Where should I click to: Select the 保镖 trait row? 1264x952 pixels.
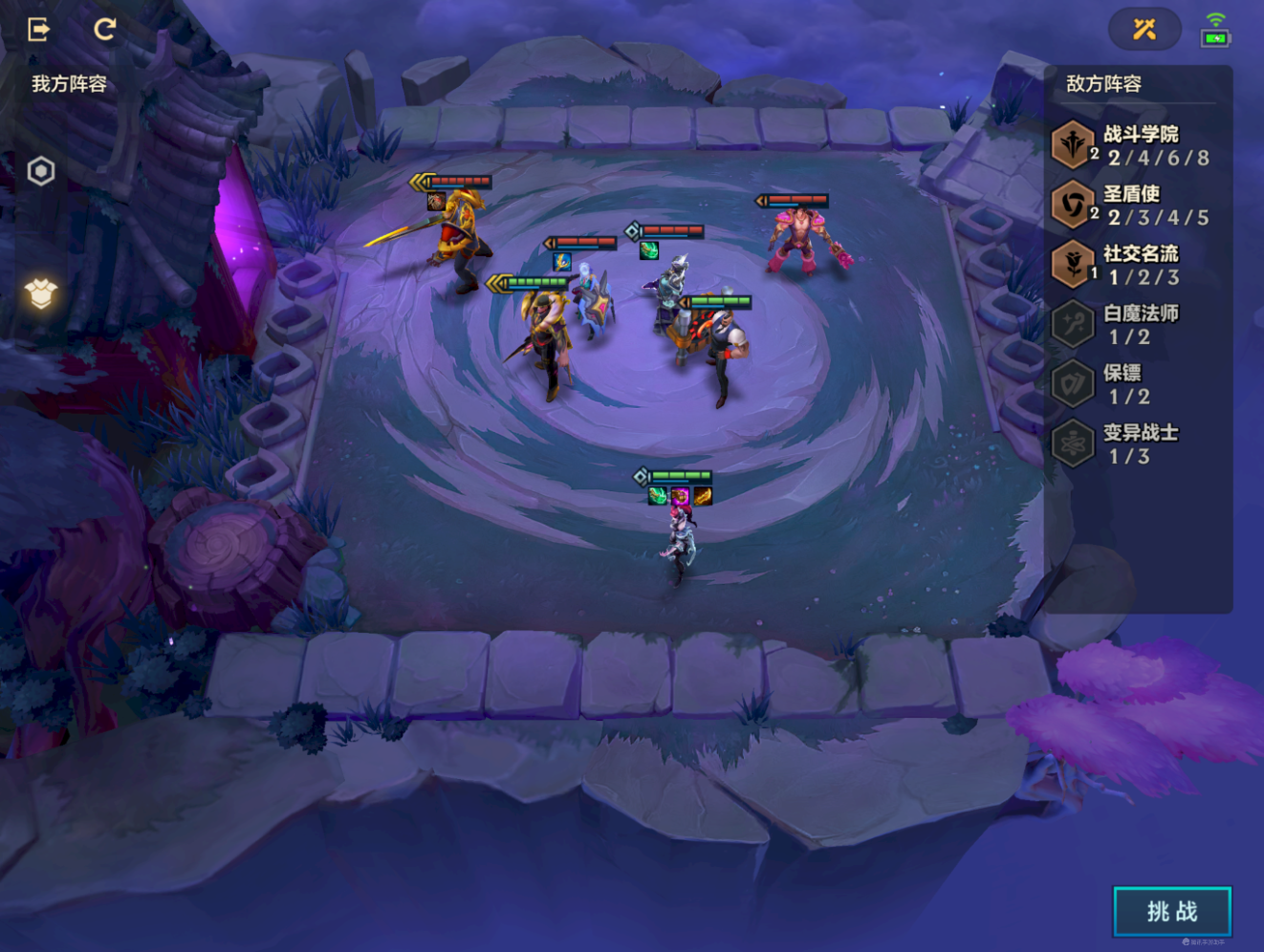[1133, 384]
